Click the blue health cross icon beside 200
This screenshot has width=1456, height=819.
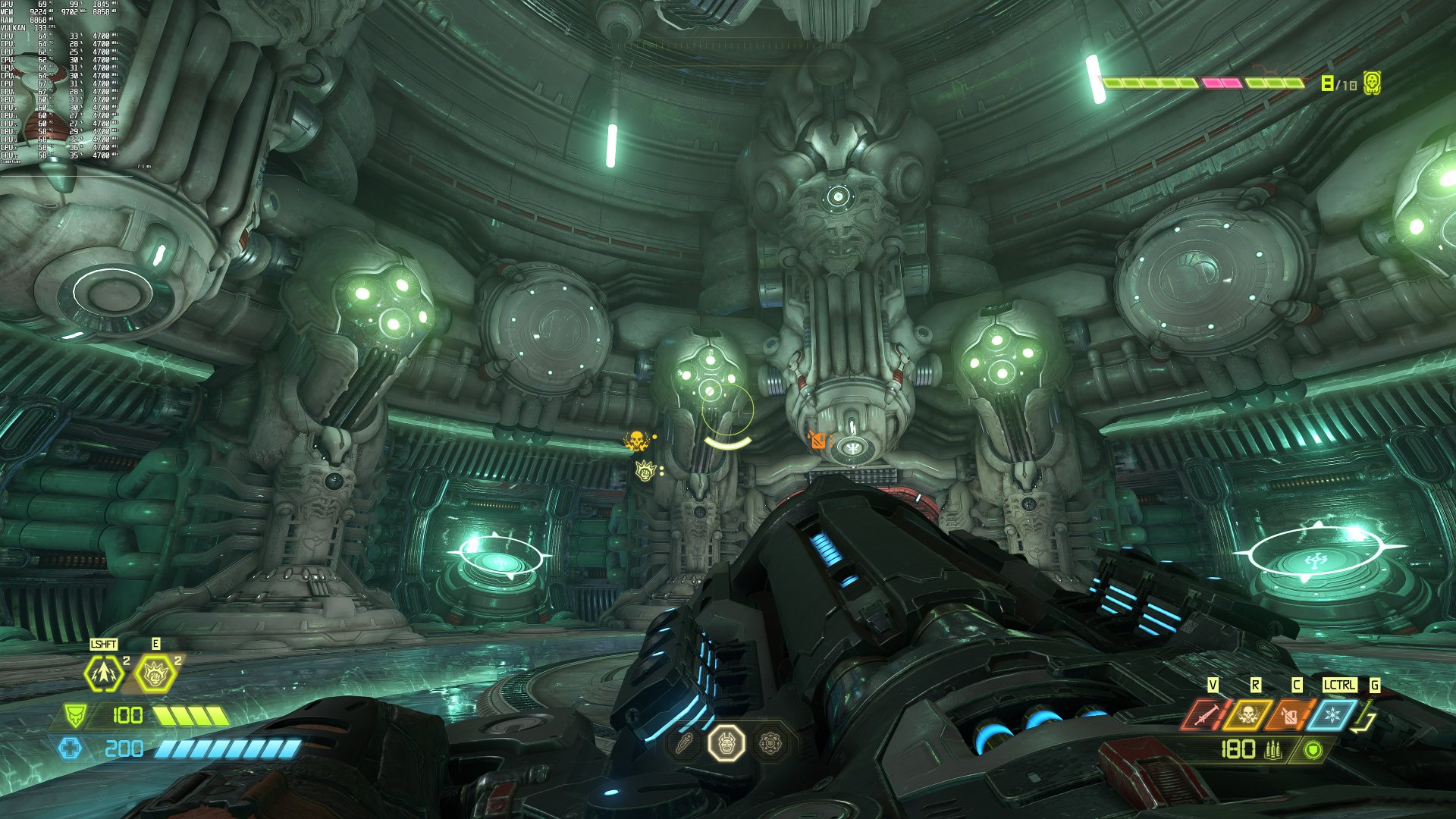(x=71, y=748)
